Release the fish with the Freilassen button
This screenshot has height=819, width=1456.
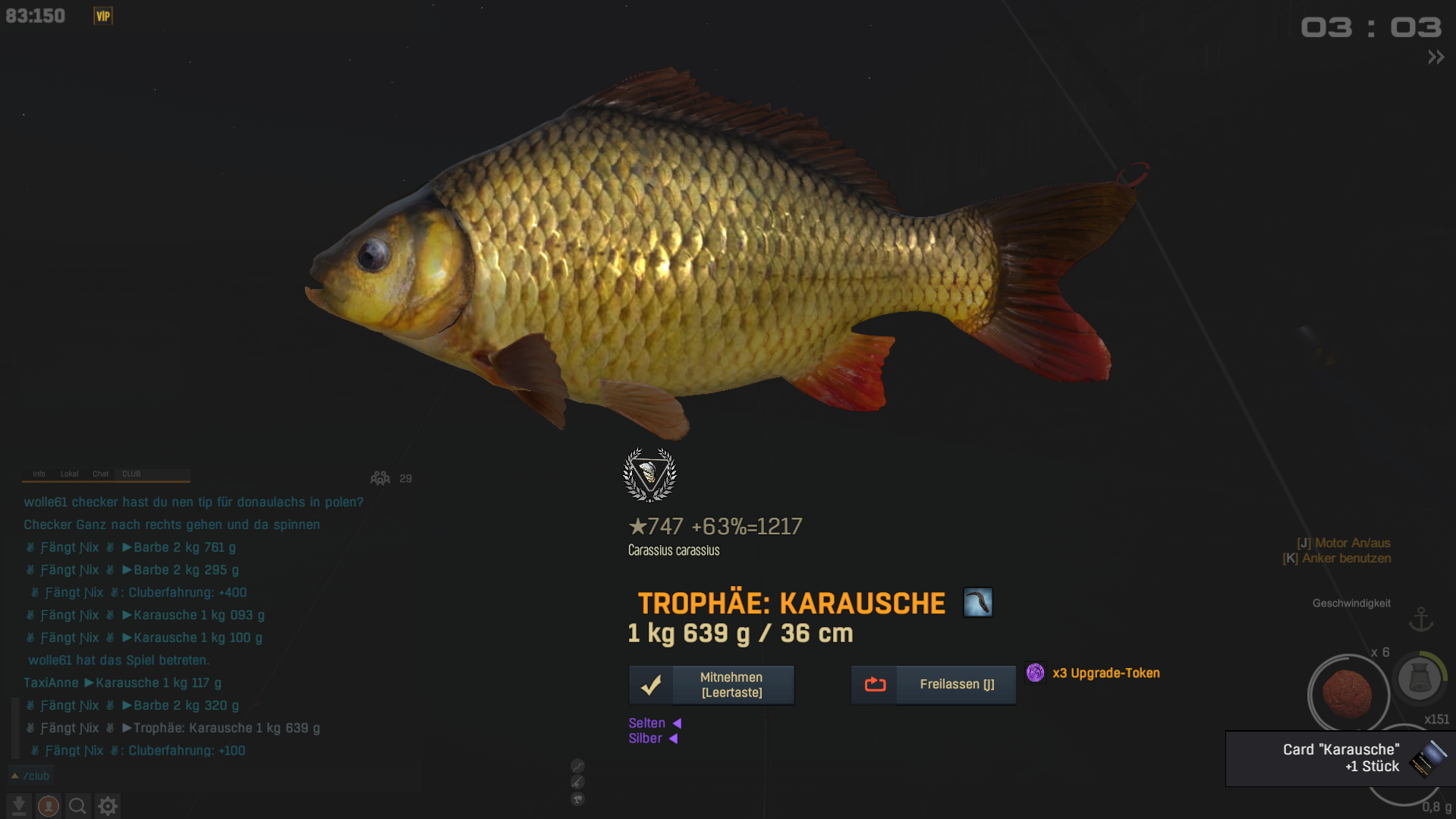pyautogui.click(x=933, y=685)
